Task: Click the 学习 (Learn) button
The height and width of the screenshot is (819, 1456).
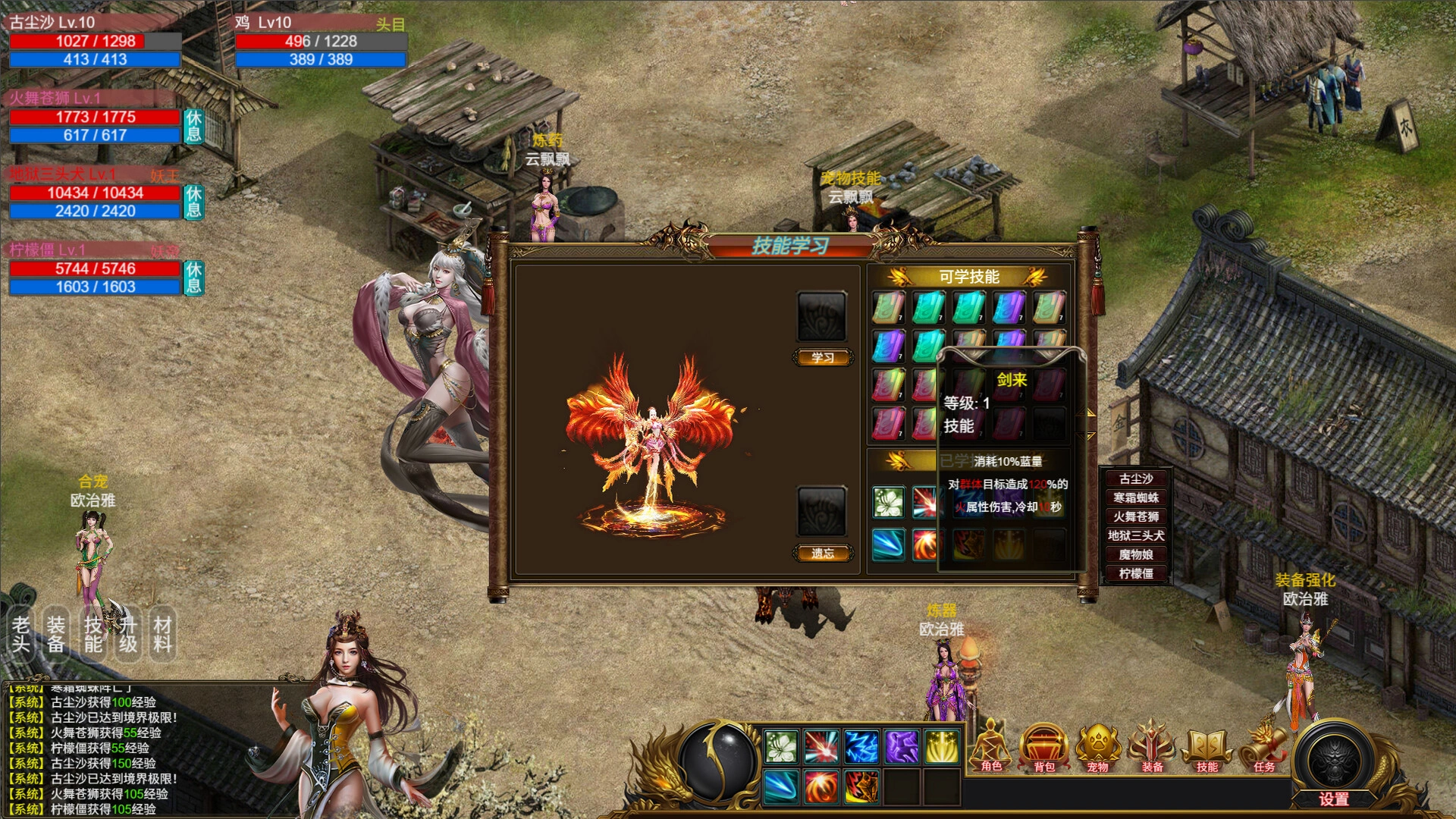Action: pyautogui.click(x=822, y=357)
